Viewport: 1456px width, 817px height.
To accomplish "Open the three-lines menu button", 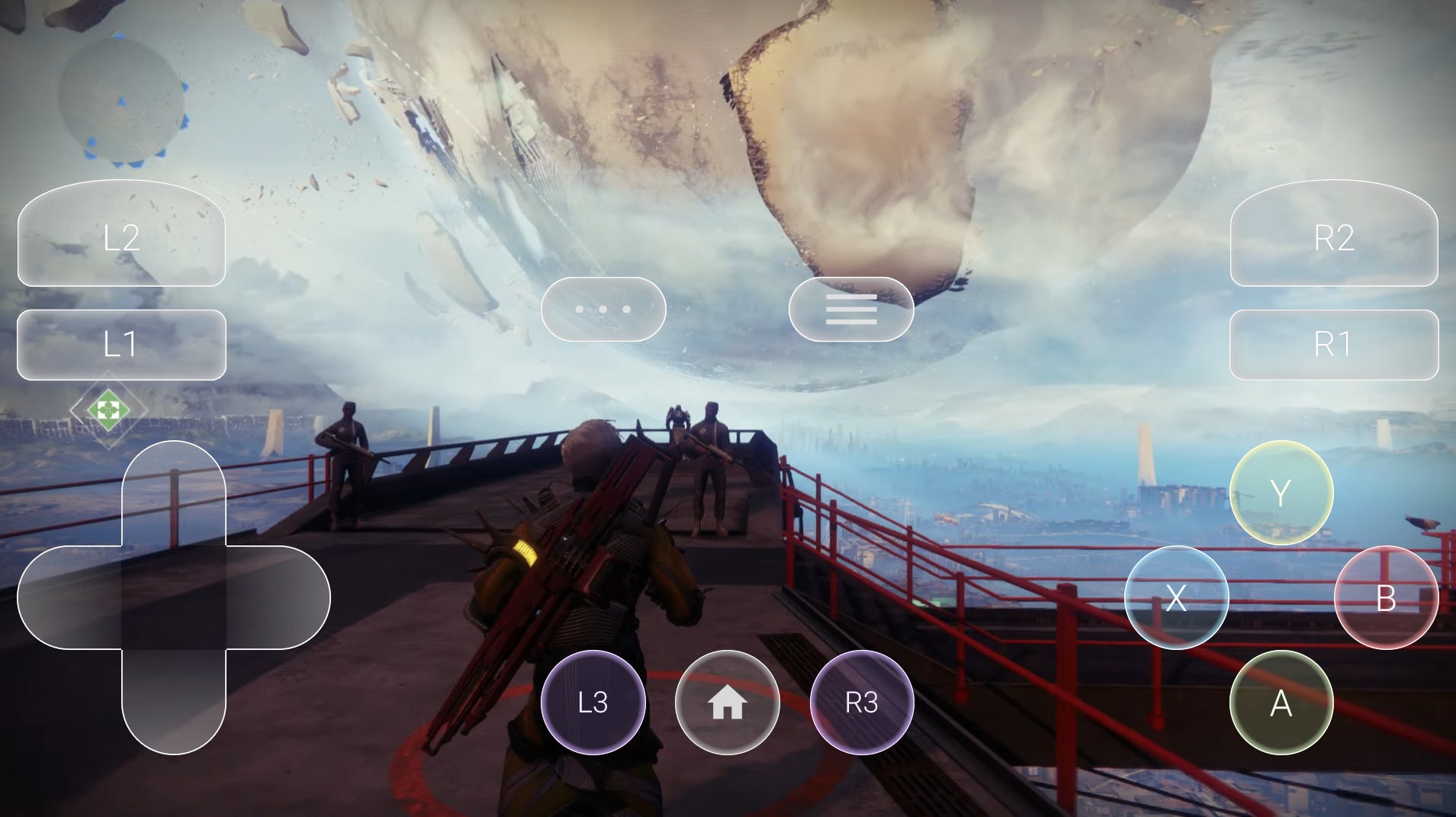I will pos(851,309).
